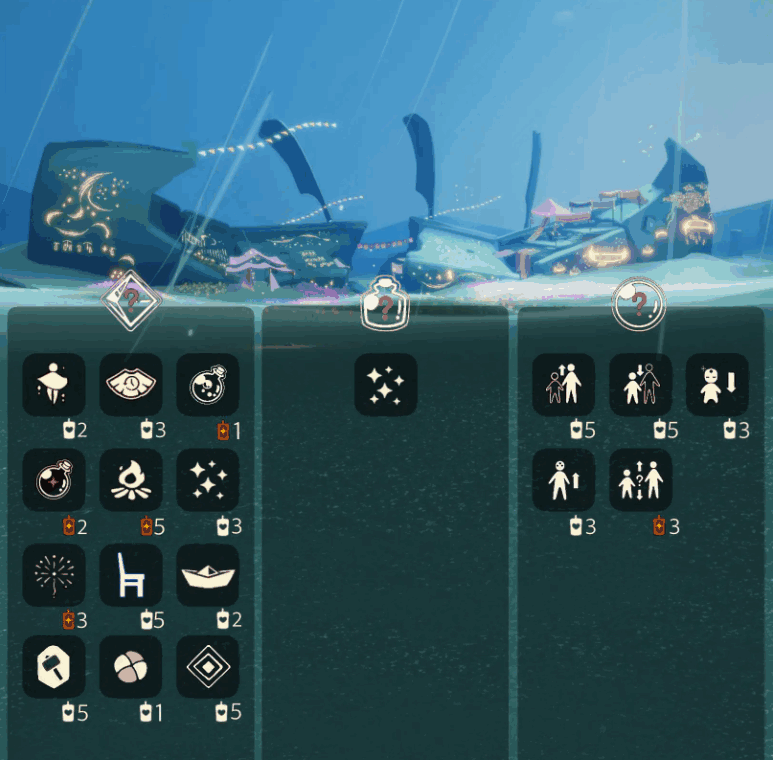773x760 pixels.
Task: Choose the clam shell with clock spell
Action: tap(131, 384)
